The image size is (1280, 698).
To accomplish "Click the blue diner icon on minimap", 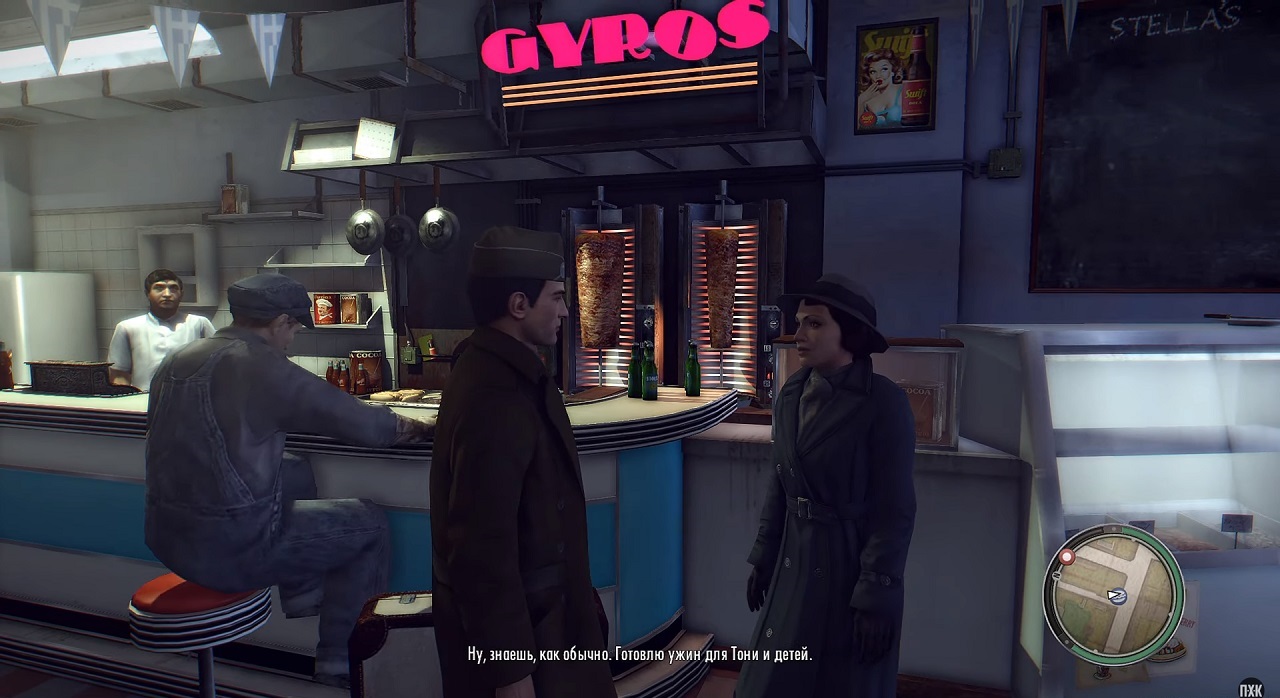I will click(x=1118, y=596).
